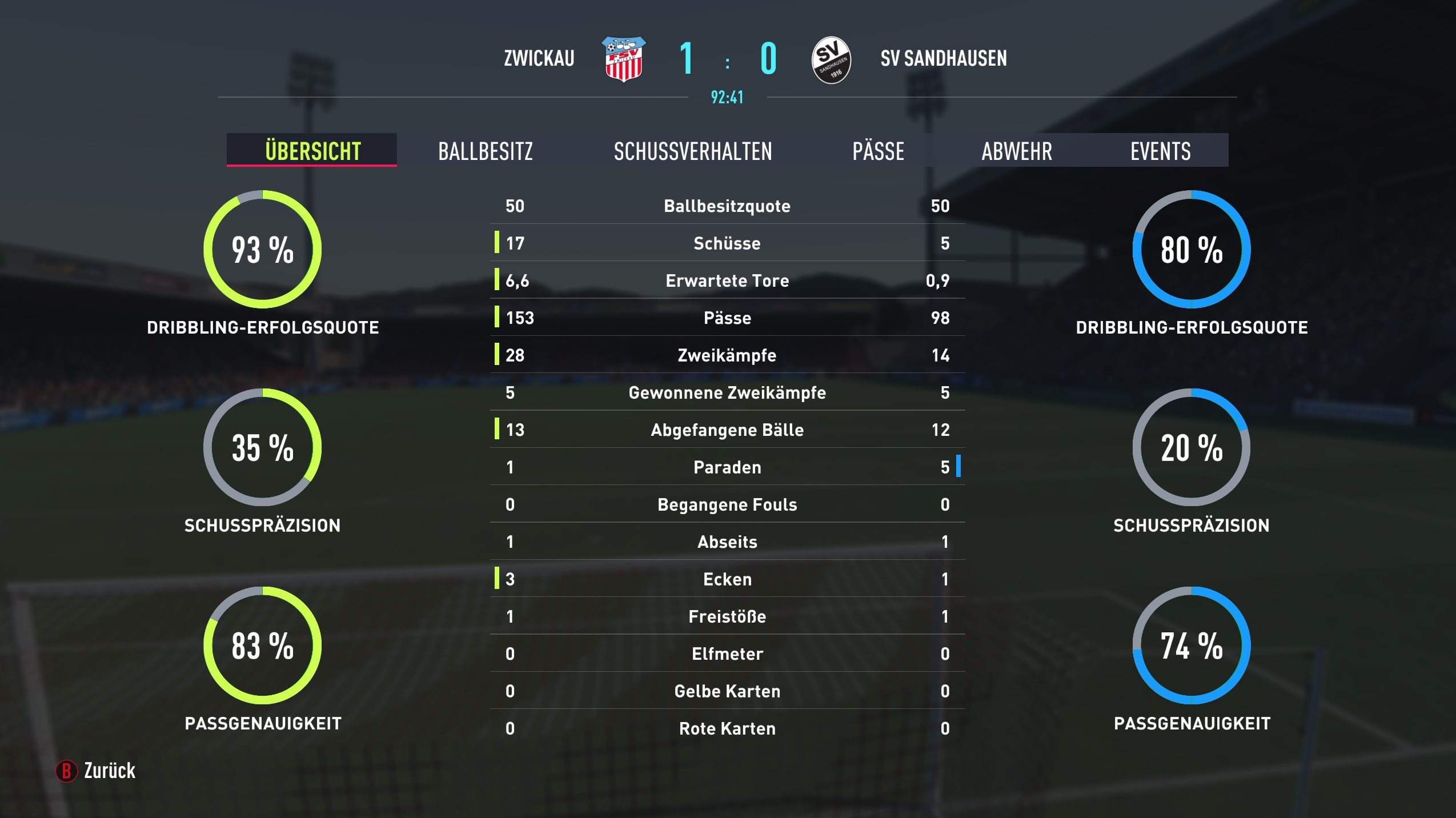Screen dimensions: 1456x818
Task: Select the Übersicht tab
Action: (312, 151)
